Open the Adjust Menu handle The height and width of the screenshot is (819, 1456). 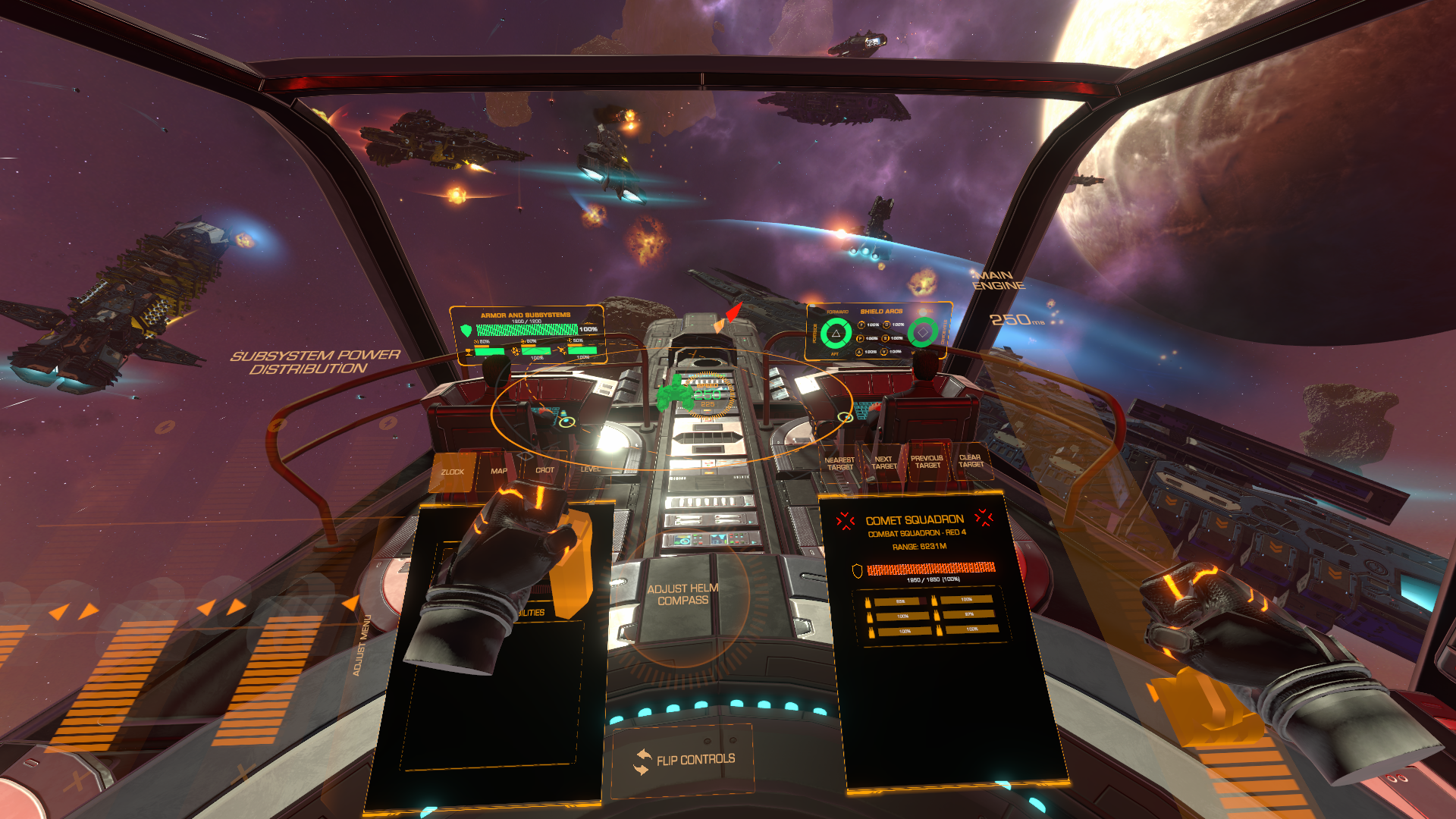[x=362, y=645]
